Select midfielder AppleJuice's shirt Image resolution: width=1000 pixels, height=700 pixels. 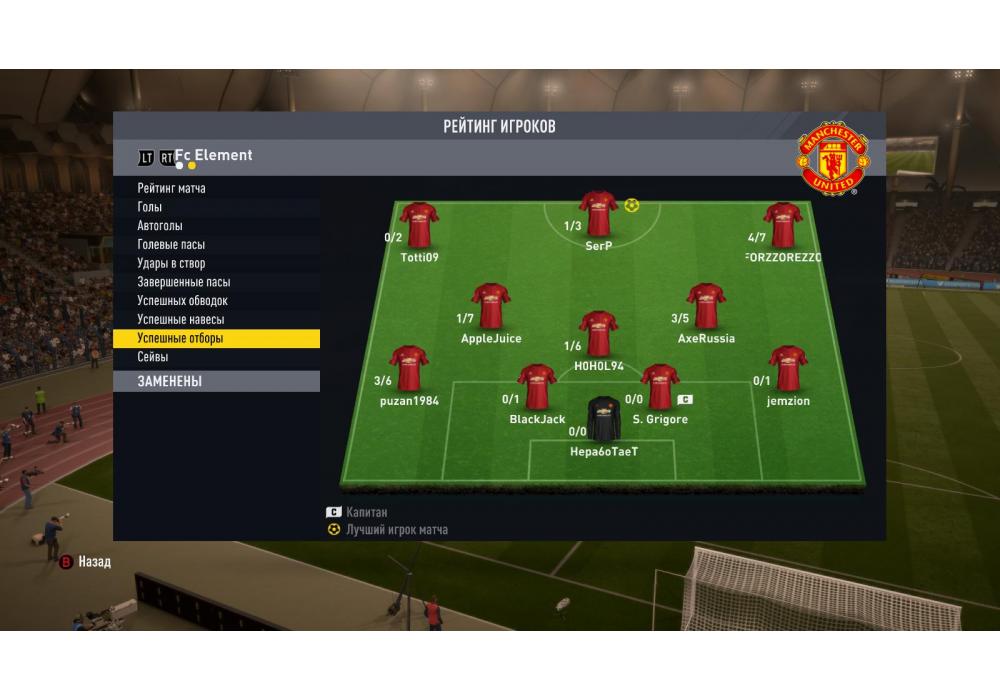point(491,307)
